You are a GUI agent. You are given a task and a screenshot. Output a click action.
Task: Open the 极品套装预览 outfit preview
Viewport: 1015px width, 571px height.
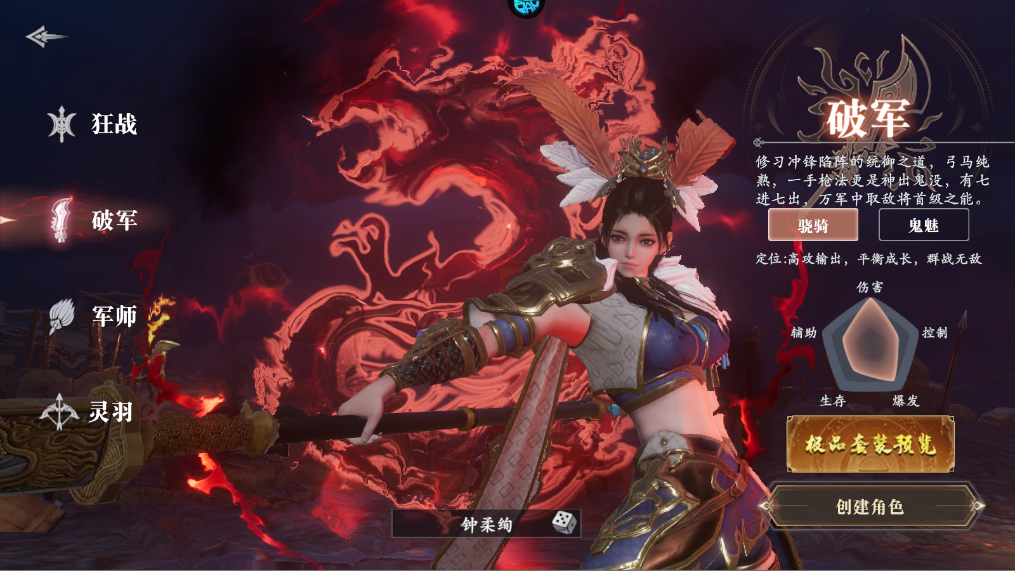(x=870, y=444)
